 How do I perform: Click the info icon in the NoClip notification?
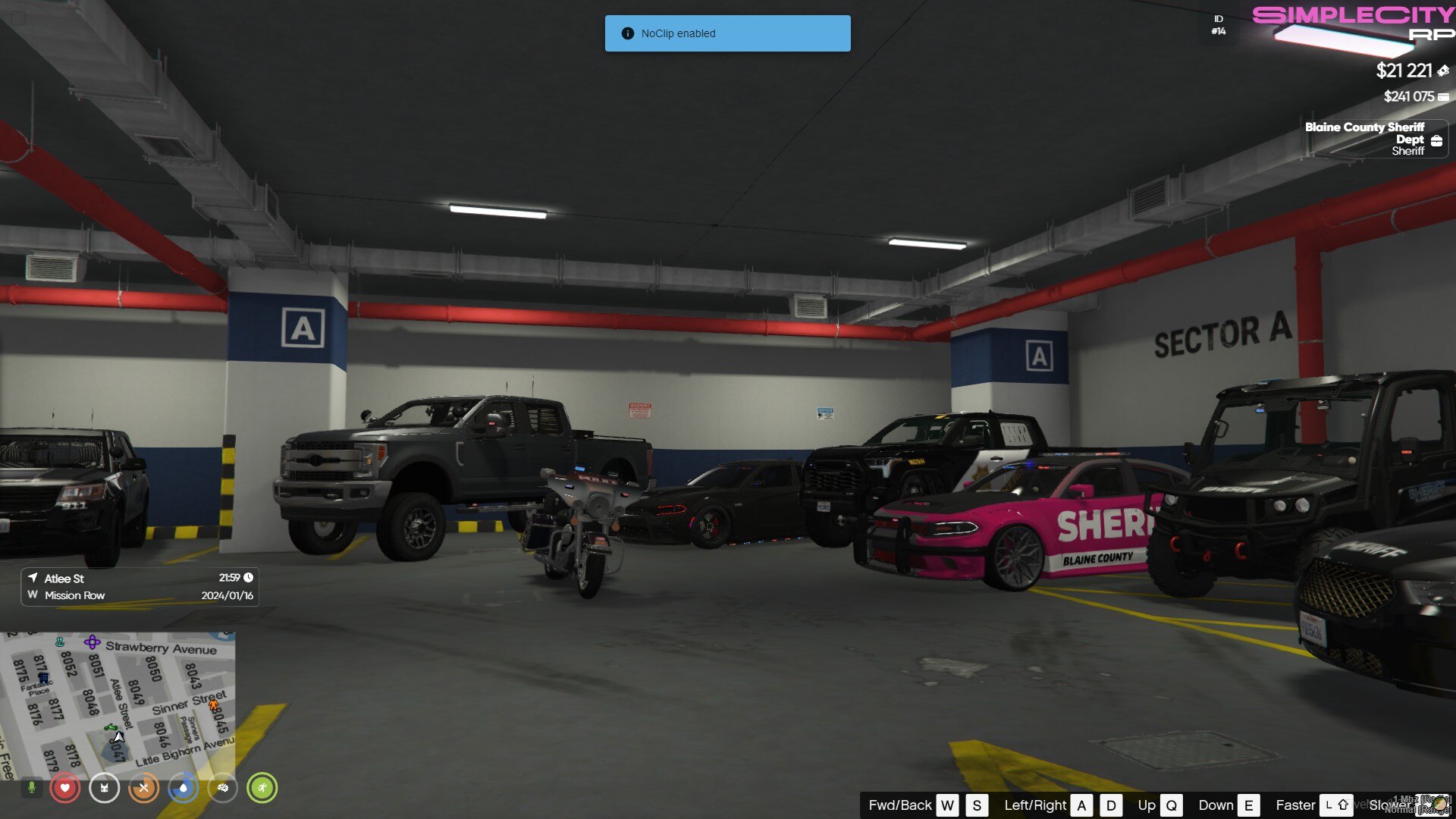(627, 33)
